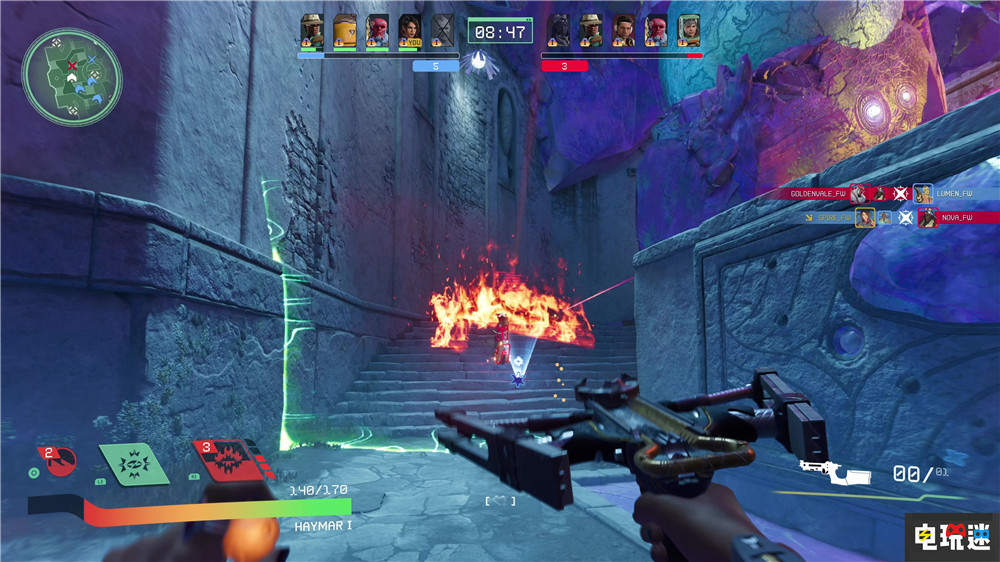This screenshot has height=562, width=1000.
Task: Click the circular minimap
Action: 72,77
